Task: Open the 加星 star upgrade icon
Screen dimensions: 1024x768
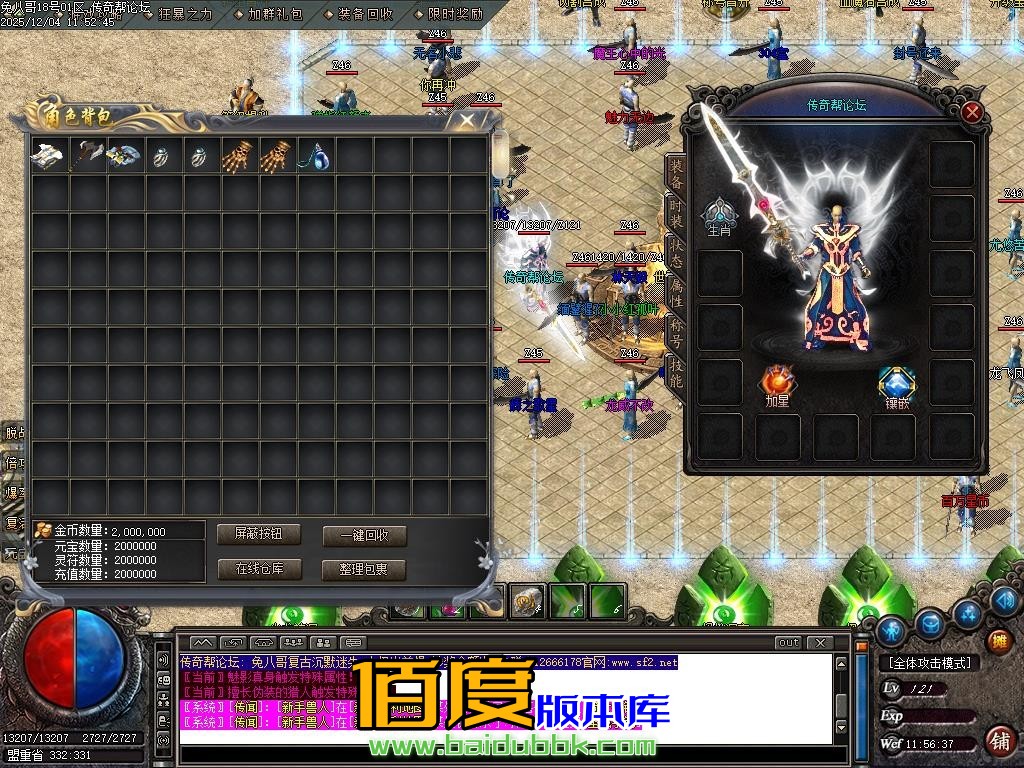Action: [777, 385]
